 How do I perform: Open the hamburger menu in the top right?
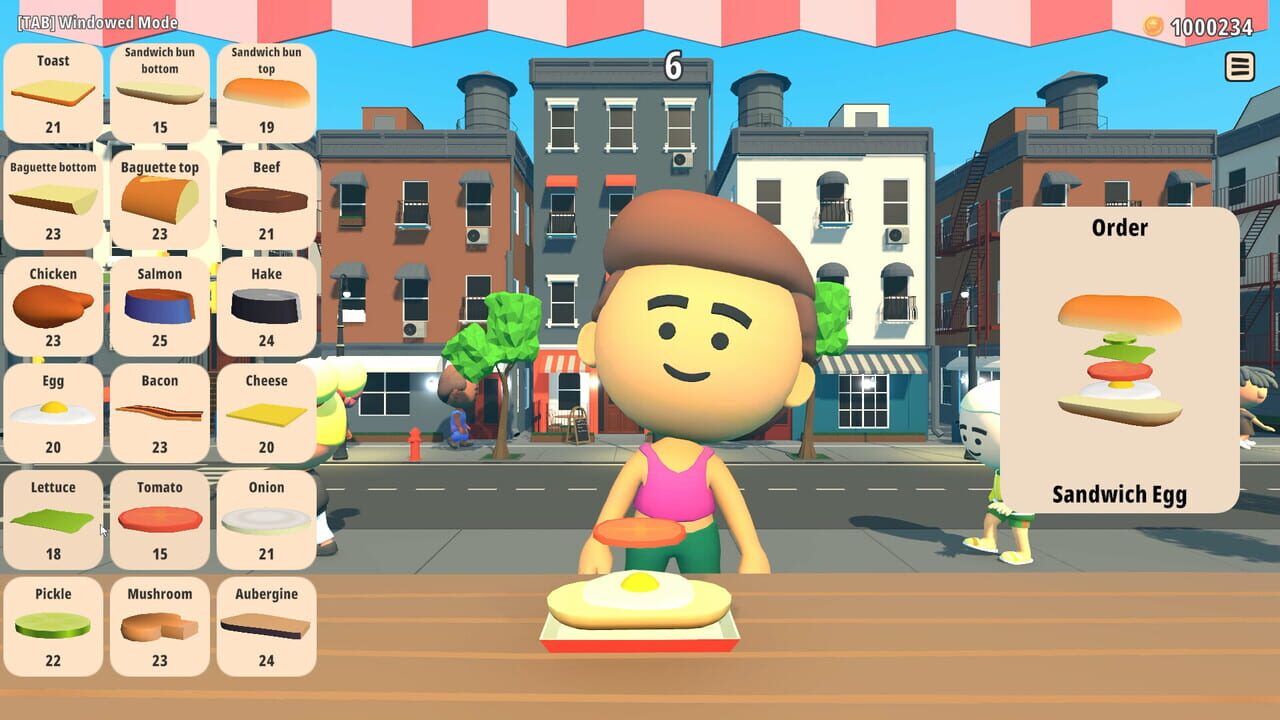pyautogui.click(x=1238, y=66)
